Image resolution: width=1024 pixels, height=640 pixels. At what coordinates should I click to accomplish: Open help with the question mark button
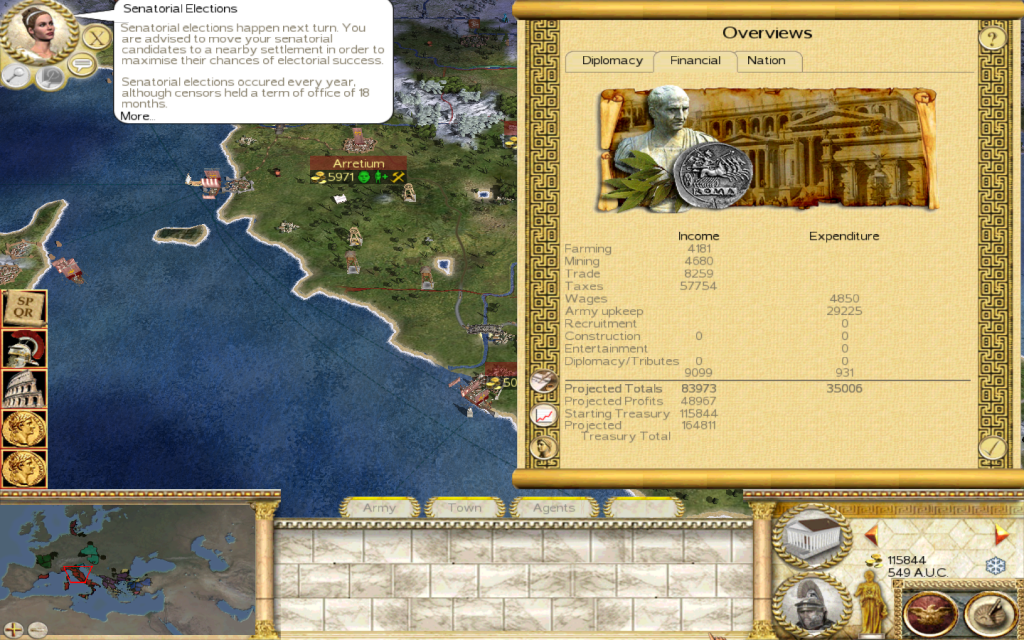[x=991, y=40]
